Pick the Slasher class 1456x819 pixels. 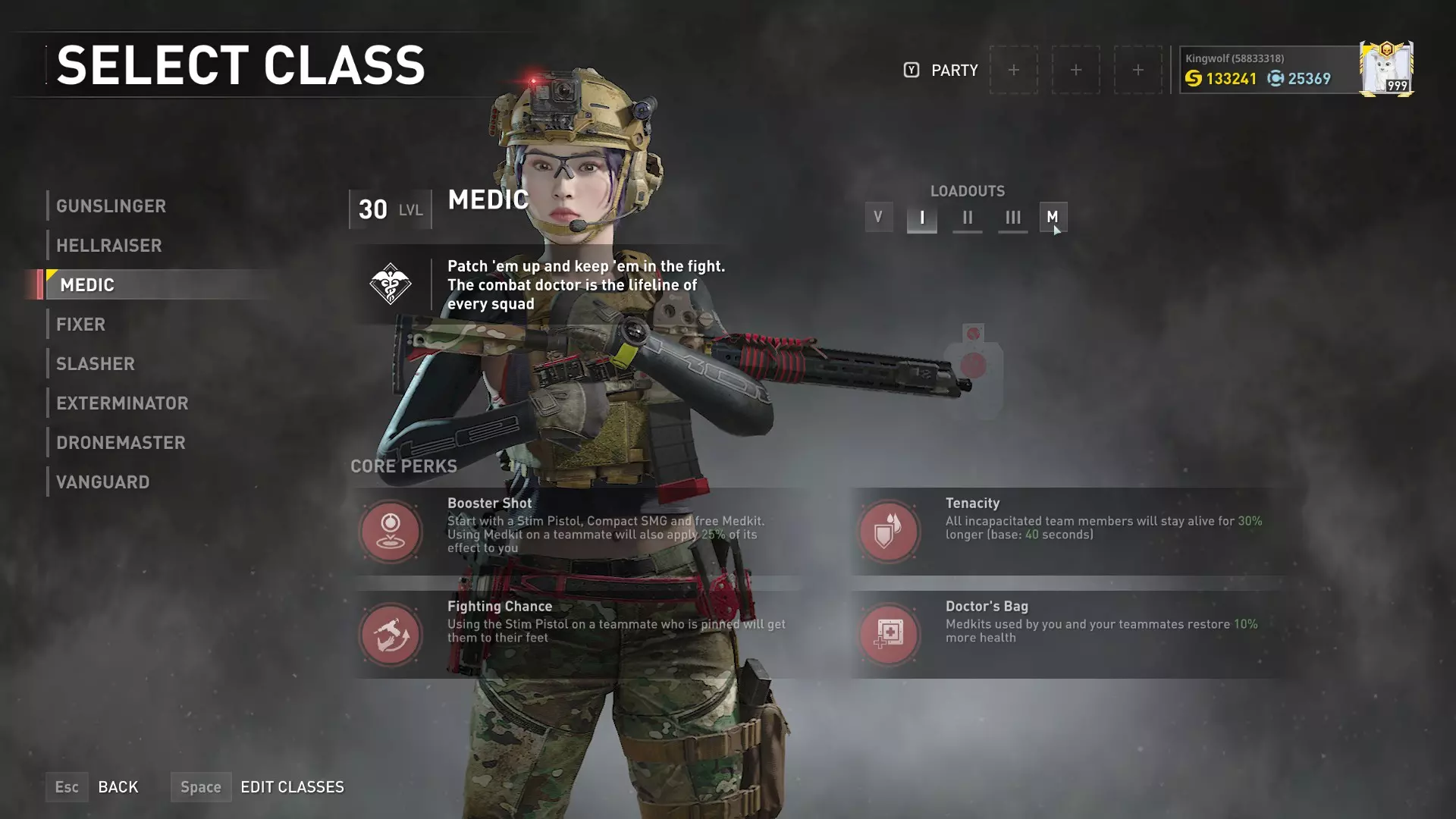click(96, 364)
